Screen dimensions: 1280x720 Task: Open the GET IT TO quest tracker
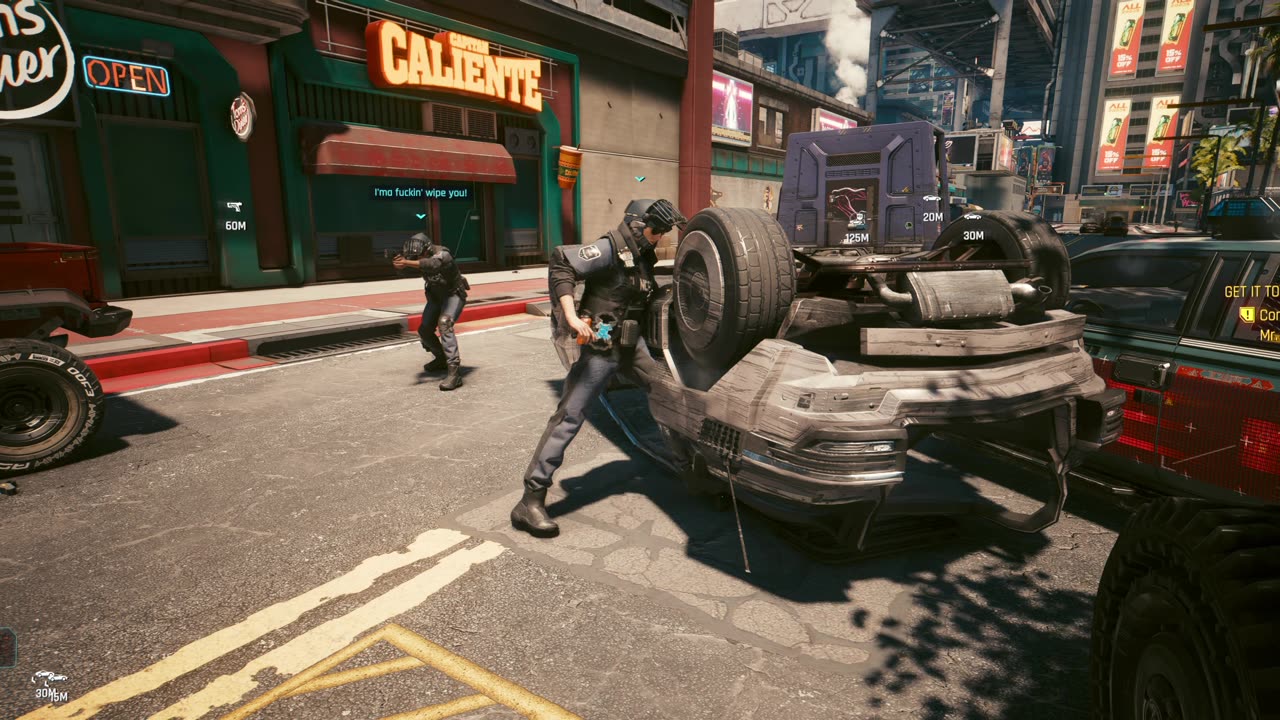pyautogui.click(x=1251, y=292)
